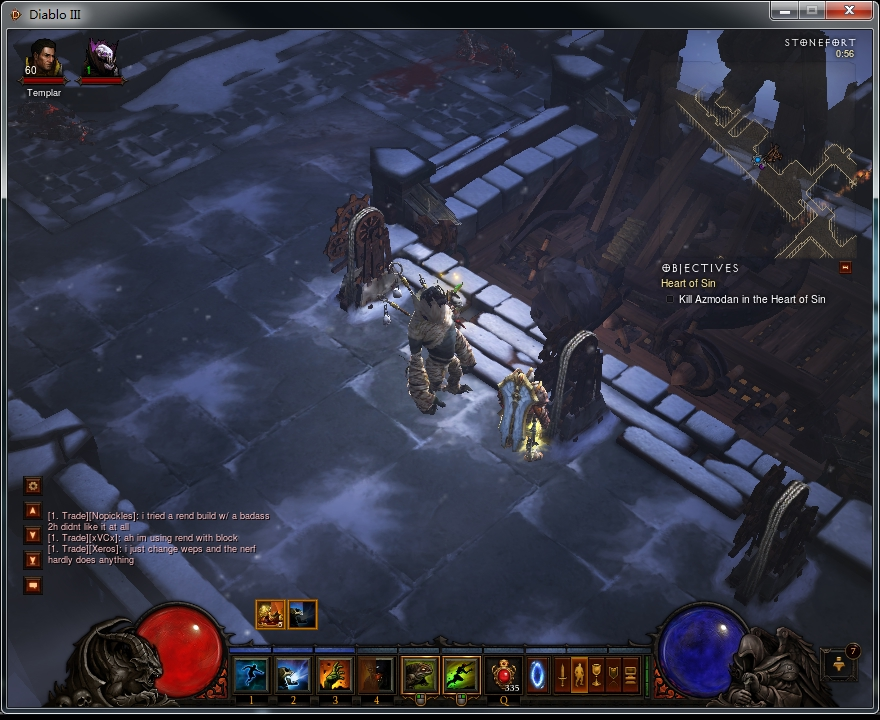Open the chat options gear button
The image size is (880, 720).
(x=33, y=485)
